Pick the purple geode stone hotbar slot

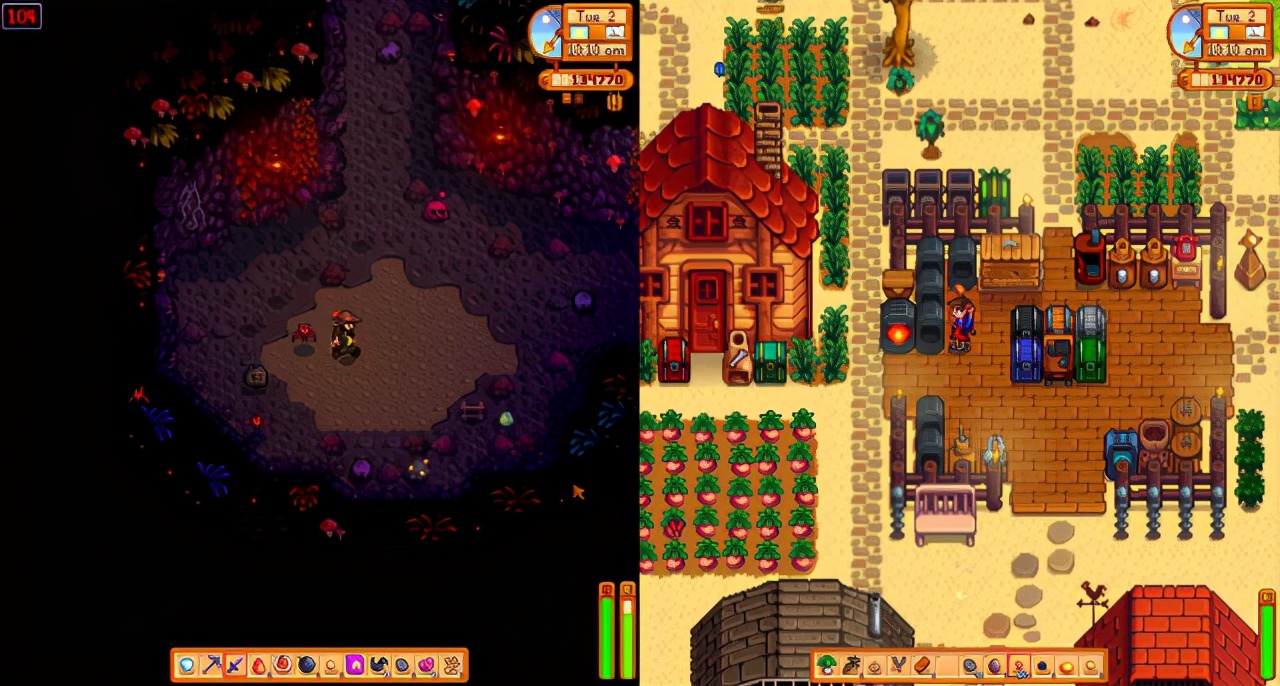pyautogui.click(x=994, y=665)
